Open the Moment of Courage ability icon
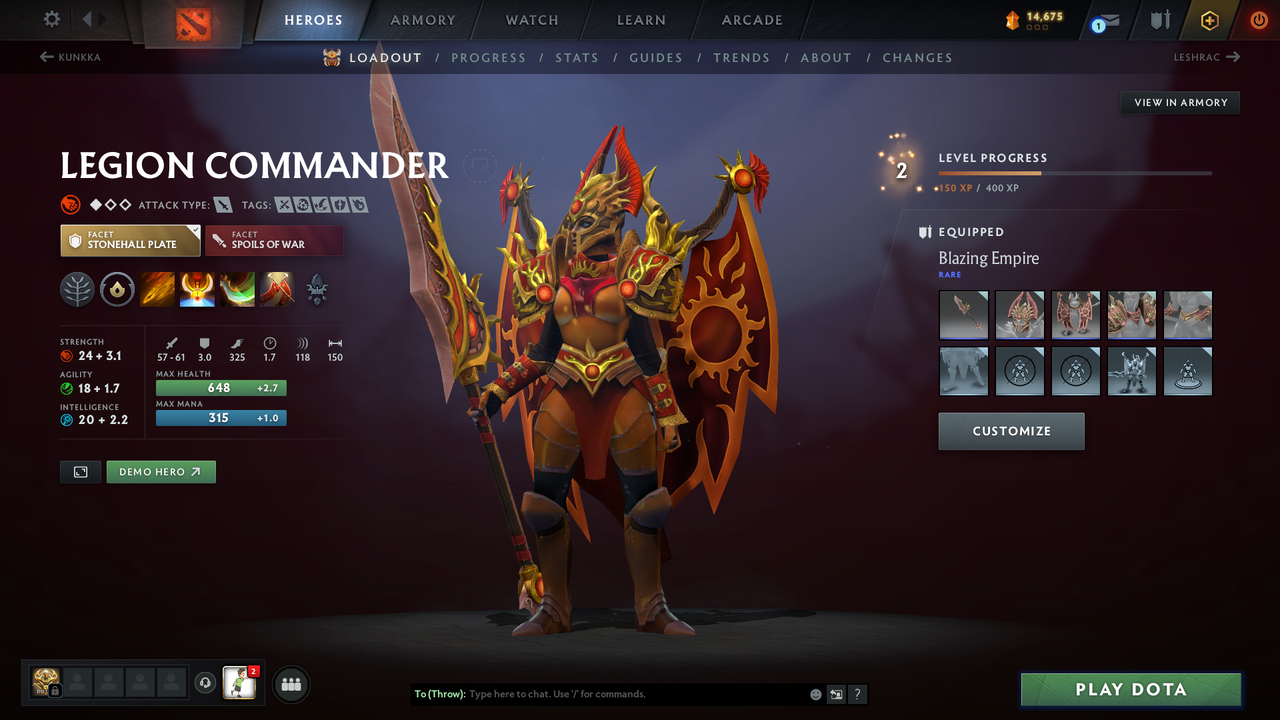 [237, 289]
